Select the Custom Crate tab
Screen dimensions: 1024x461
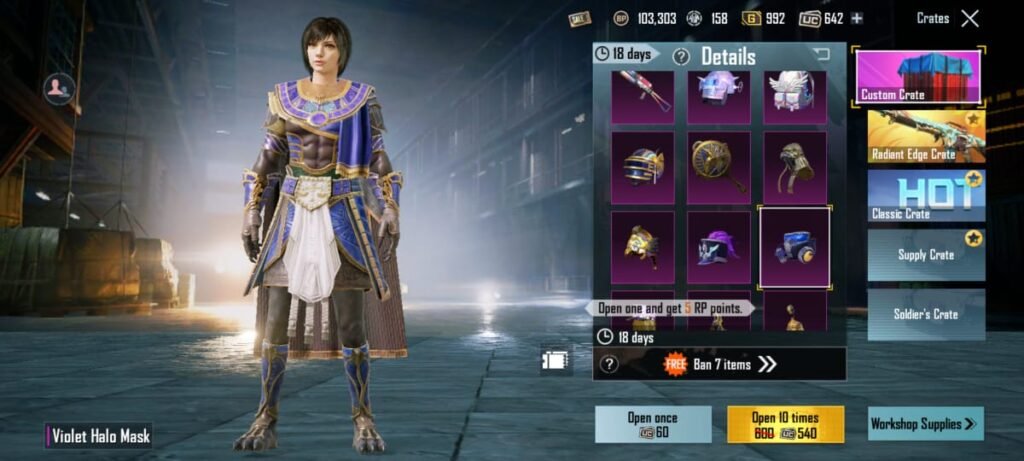click(919, 76)
